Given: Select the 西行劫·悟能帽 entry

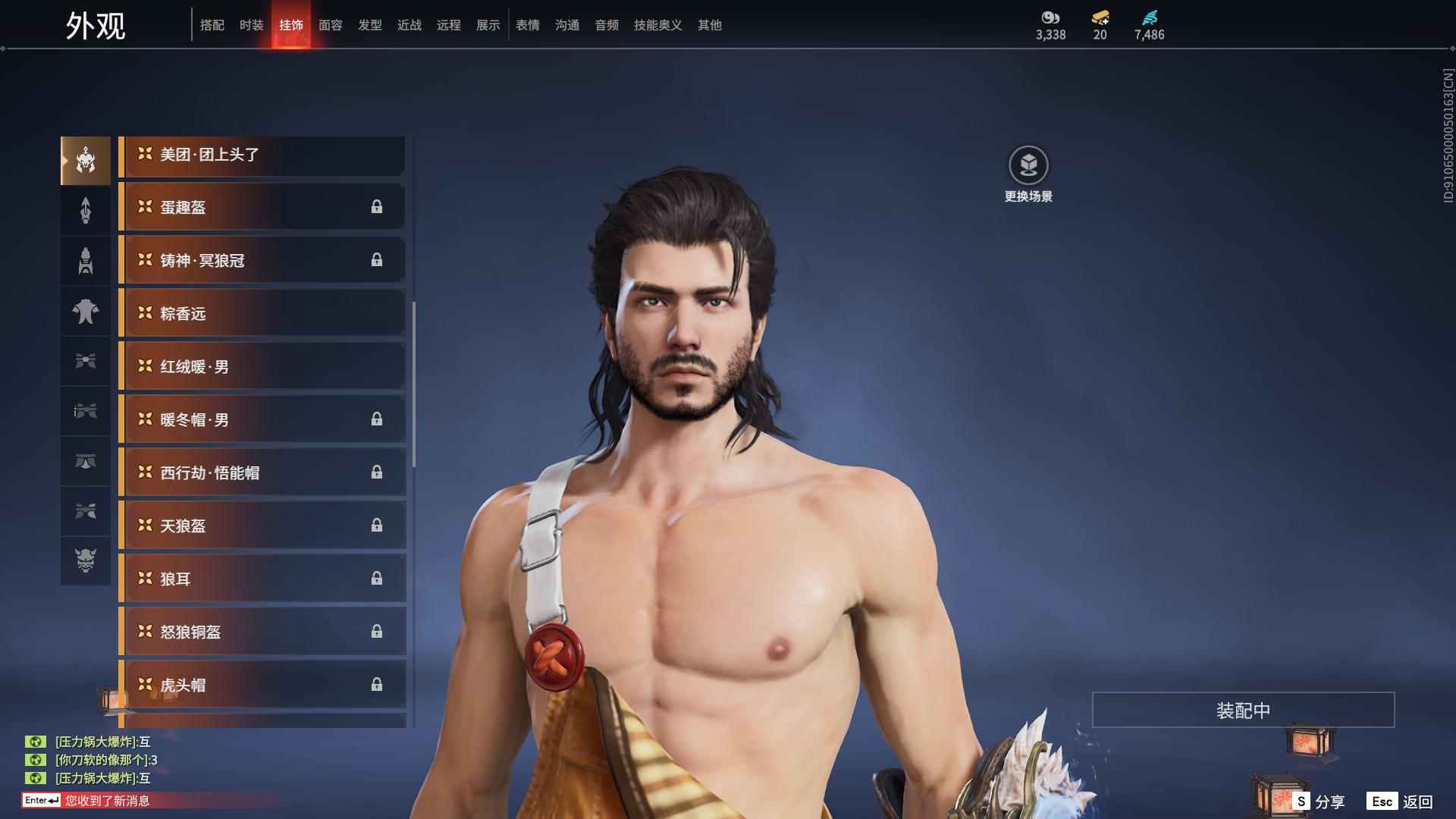Looking at the screenshot, I should coord(262,472).
